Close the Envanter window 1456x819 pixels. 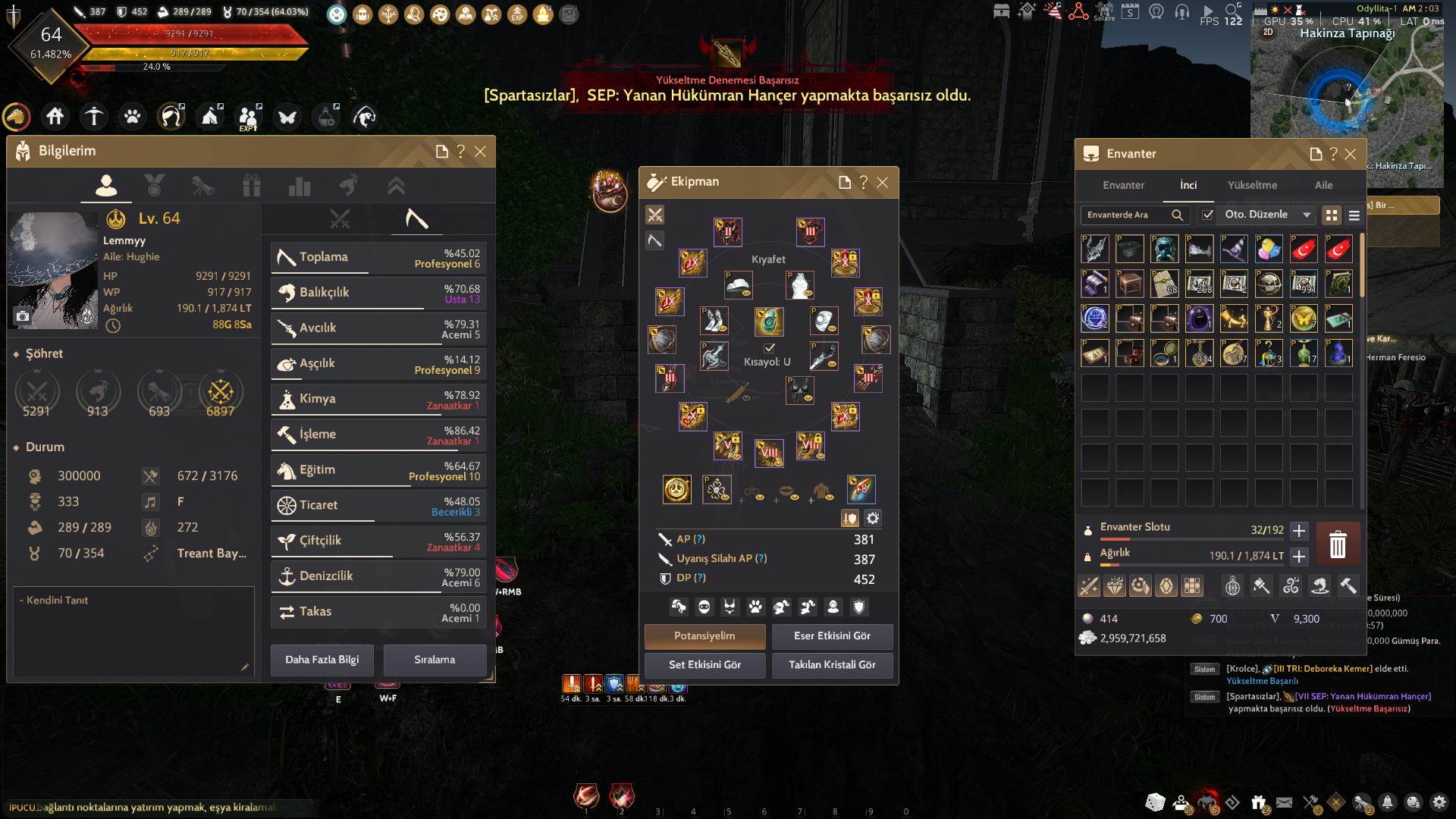[1351, 154]
